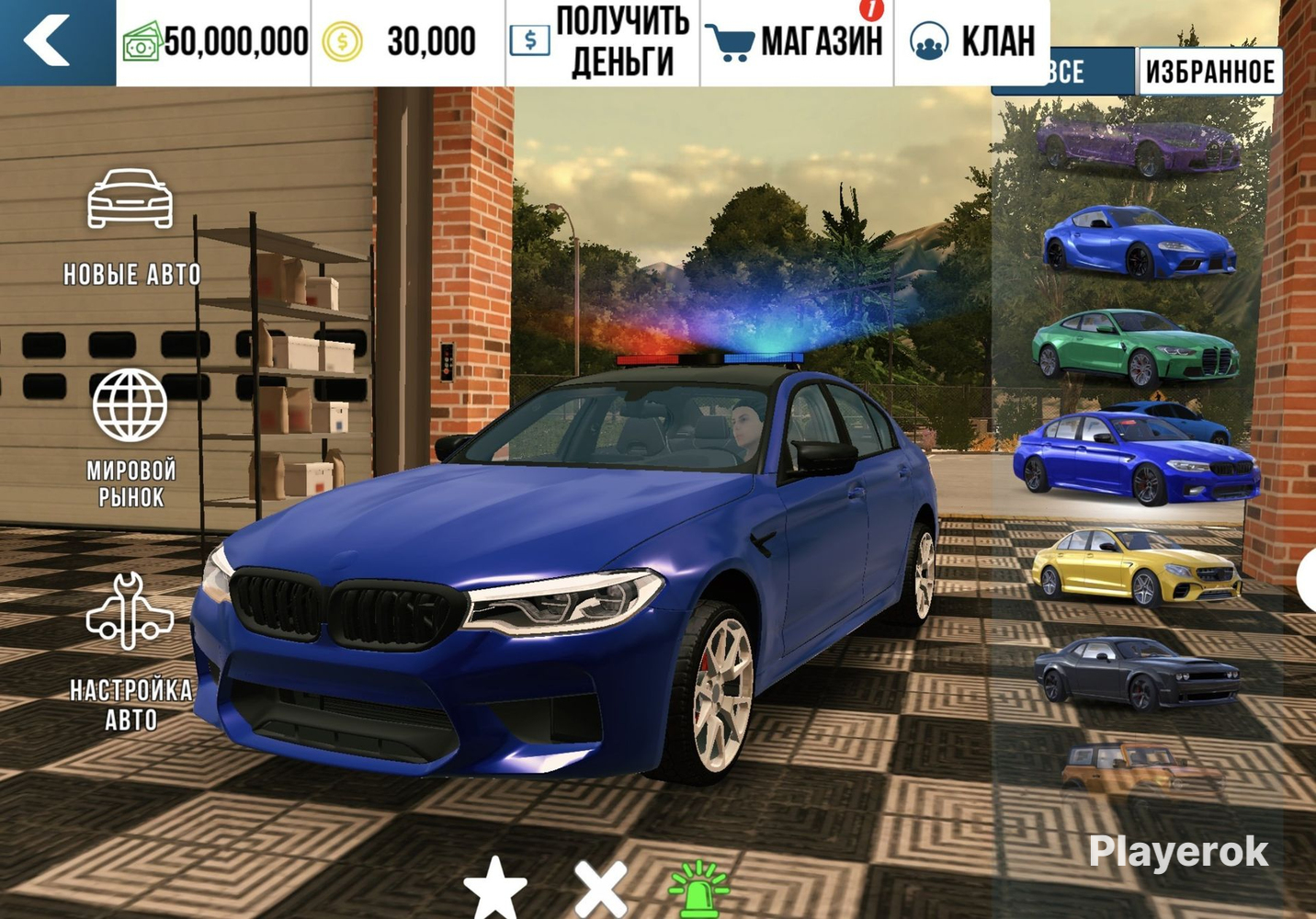The height and width of the screenshot is (919, 1316).
Task: Click the white X icon
Action: [601, 890]
